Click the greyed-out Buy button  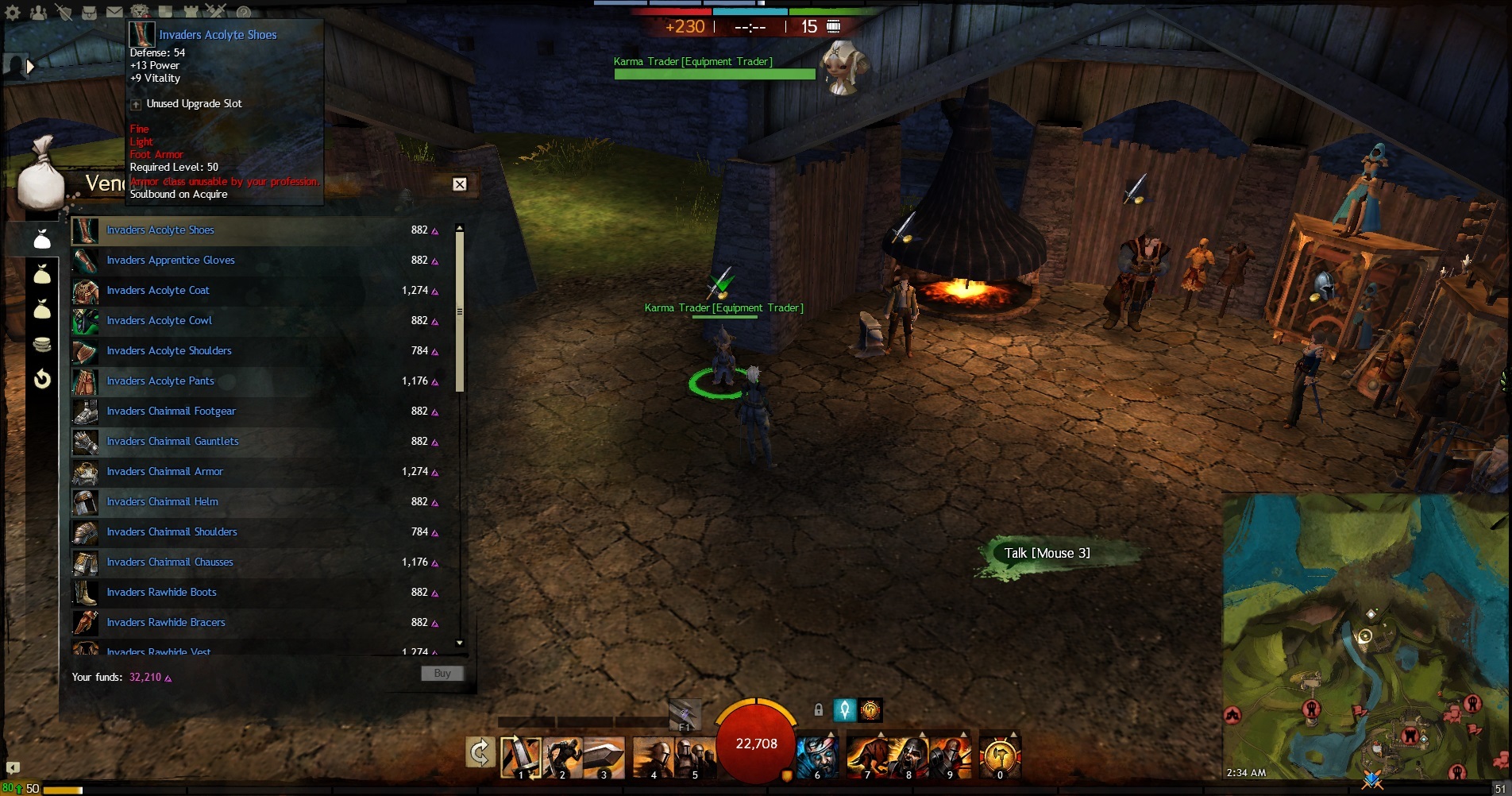point(442,674)
